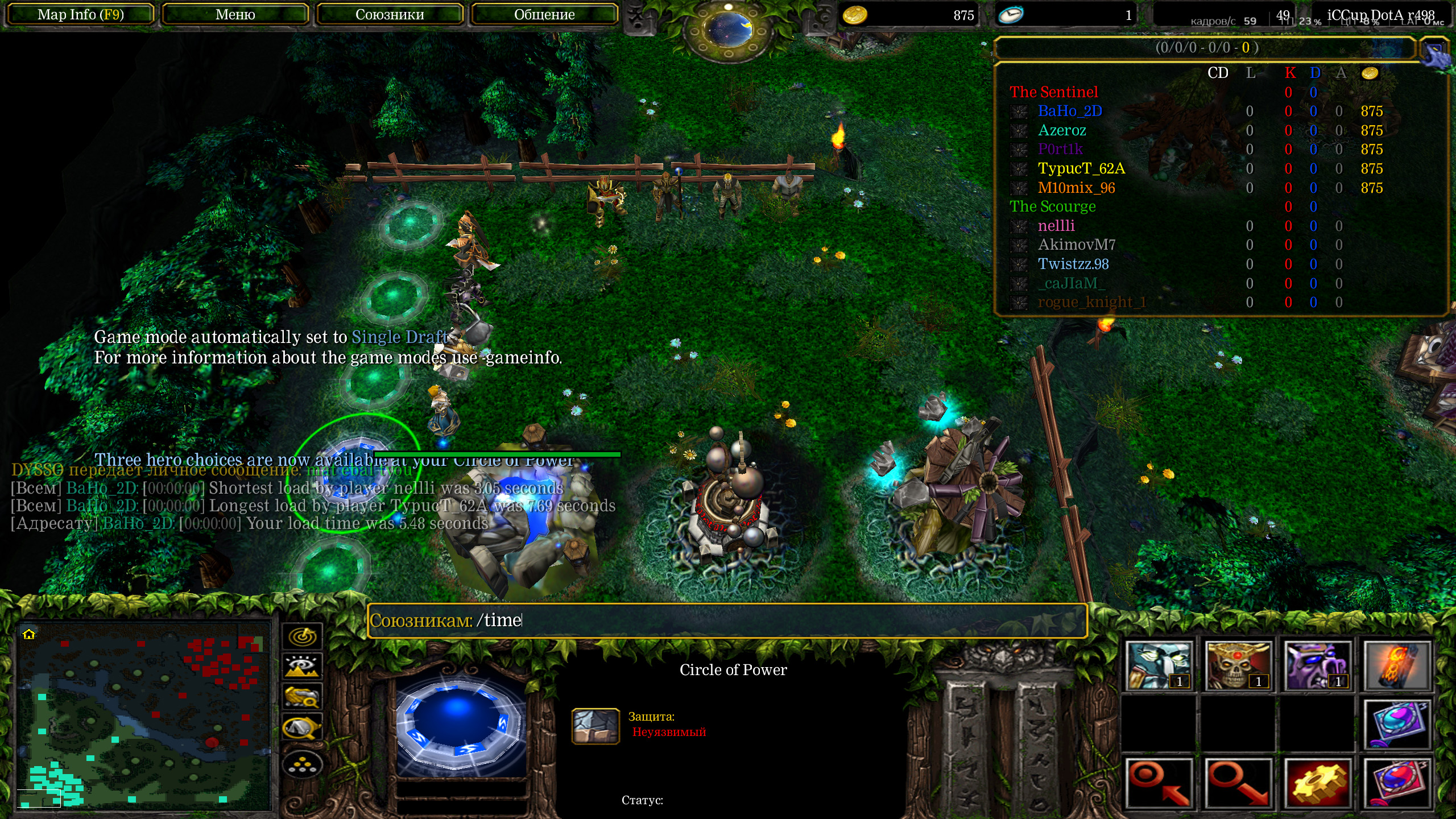Click the Circle of Power portrait
Viewport: 1456px width, 819px height.
461,719
